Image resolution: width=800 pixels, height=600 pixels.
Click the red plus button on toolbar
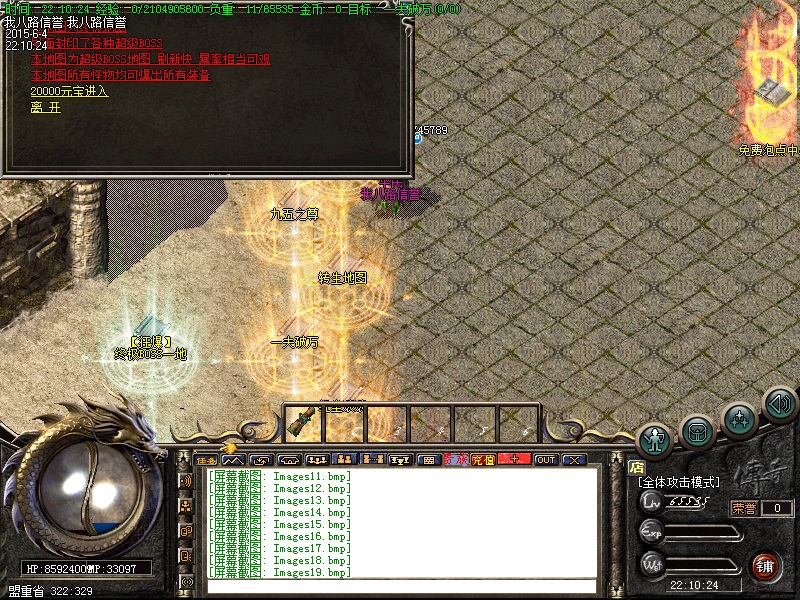[x=514, y=460]
